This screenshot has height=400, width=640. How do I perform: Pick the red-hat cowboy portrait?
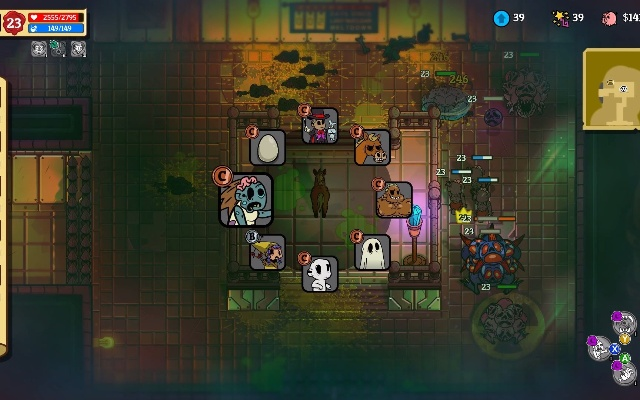321,127
